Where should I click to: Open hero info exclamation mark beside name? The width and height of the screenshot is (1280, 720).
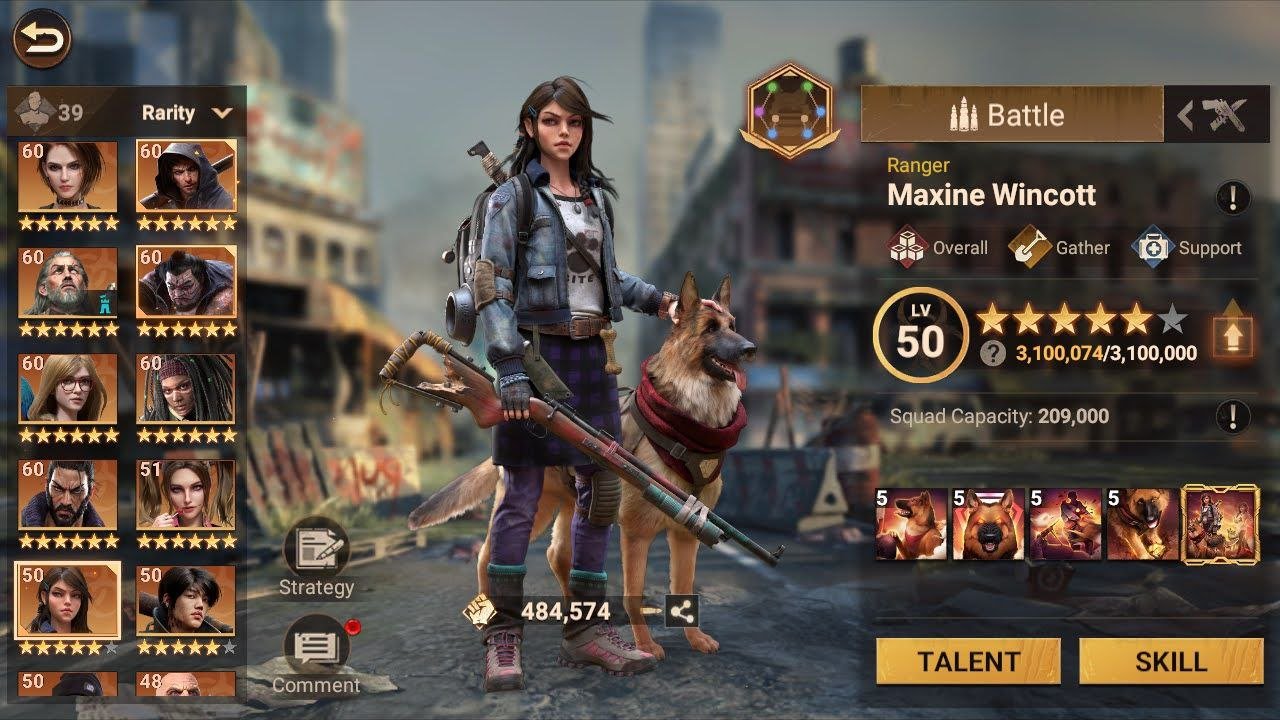pos(1233,197)
